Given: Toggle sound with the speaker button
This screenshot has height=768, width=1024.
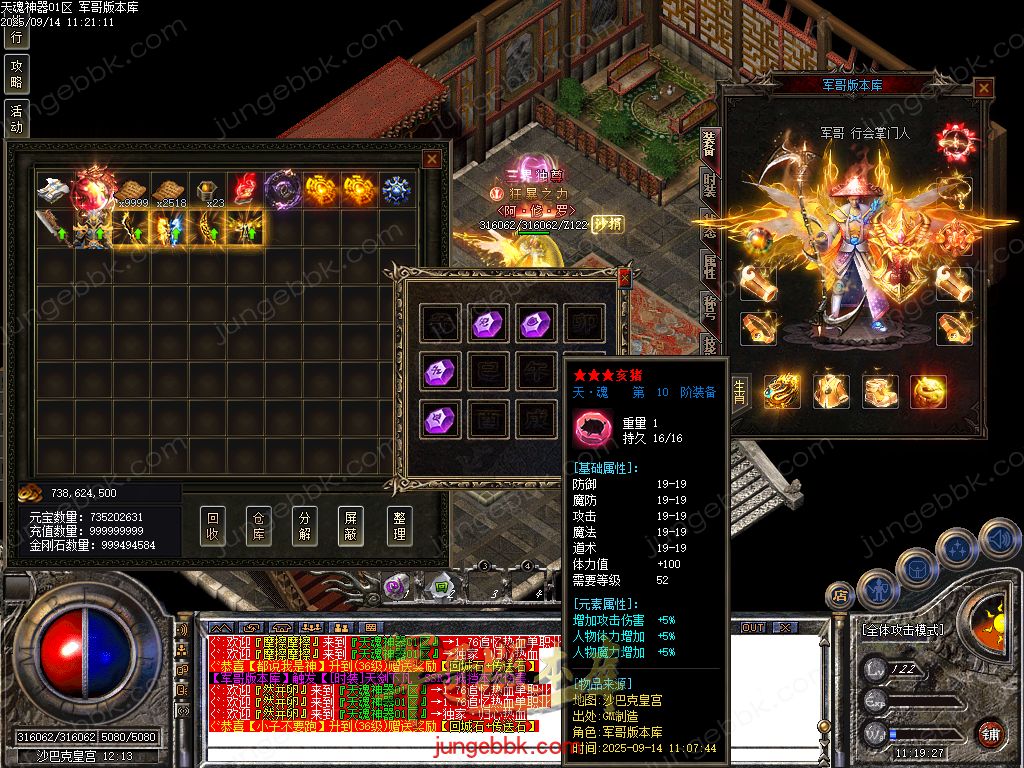Looking at the screenshot, I should (998, 540).
